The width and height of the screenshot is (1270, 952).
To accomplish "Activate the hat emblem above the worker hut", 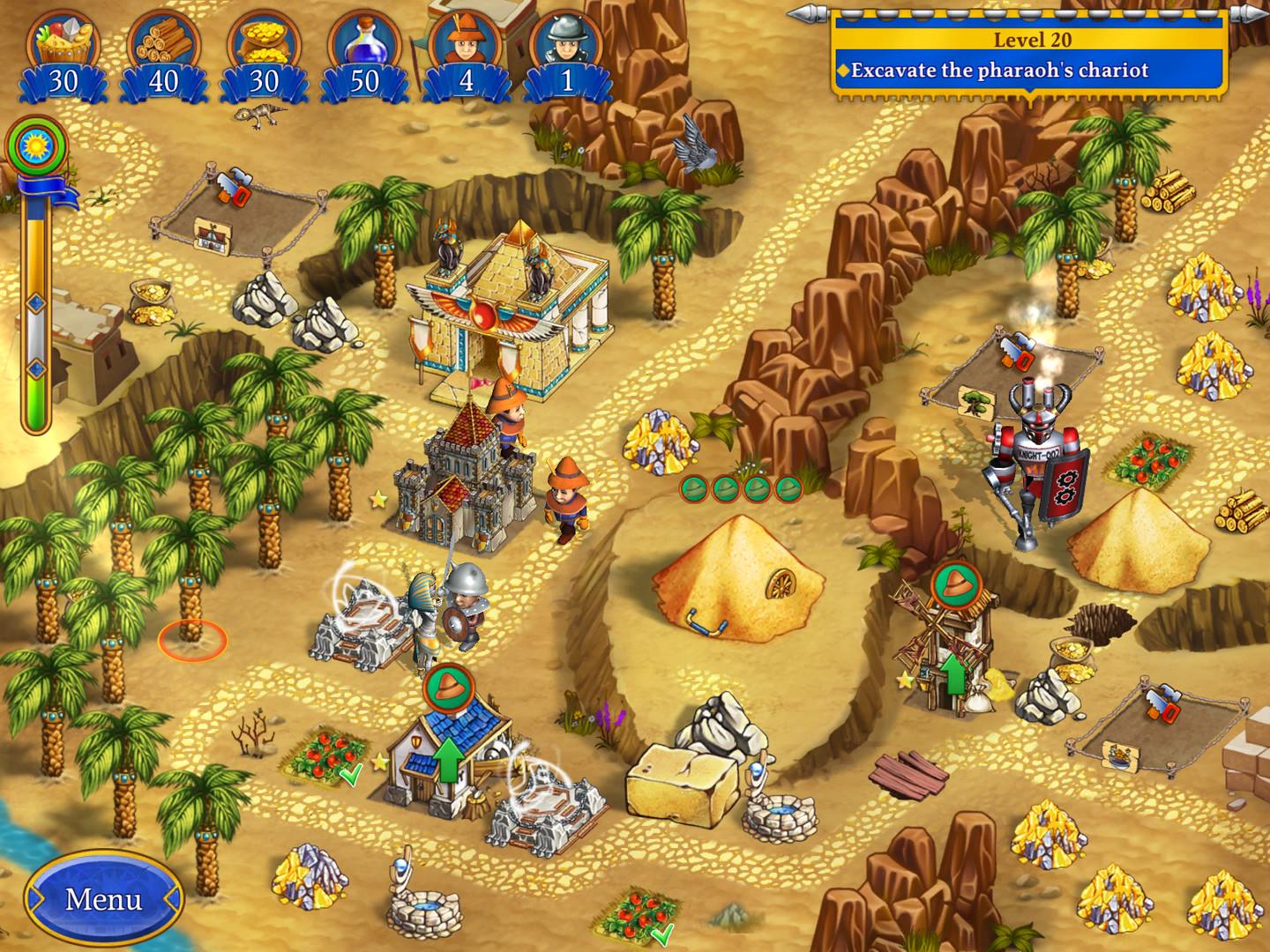I will tap(450, 688).
